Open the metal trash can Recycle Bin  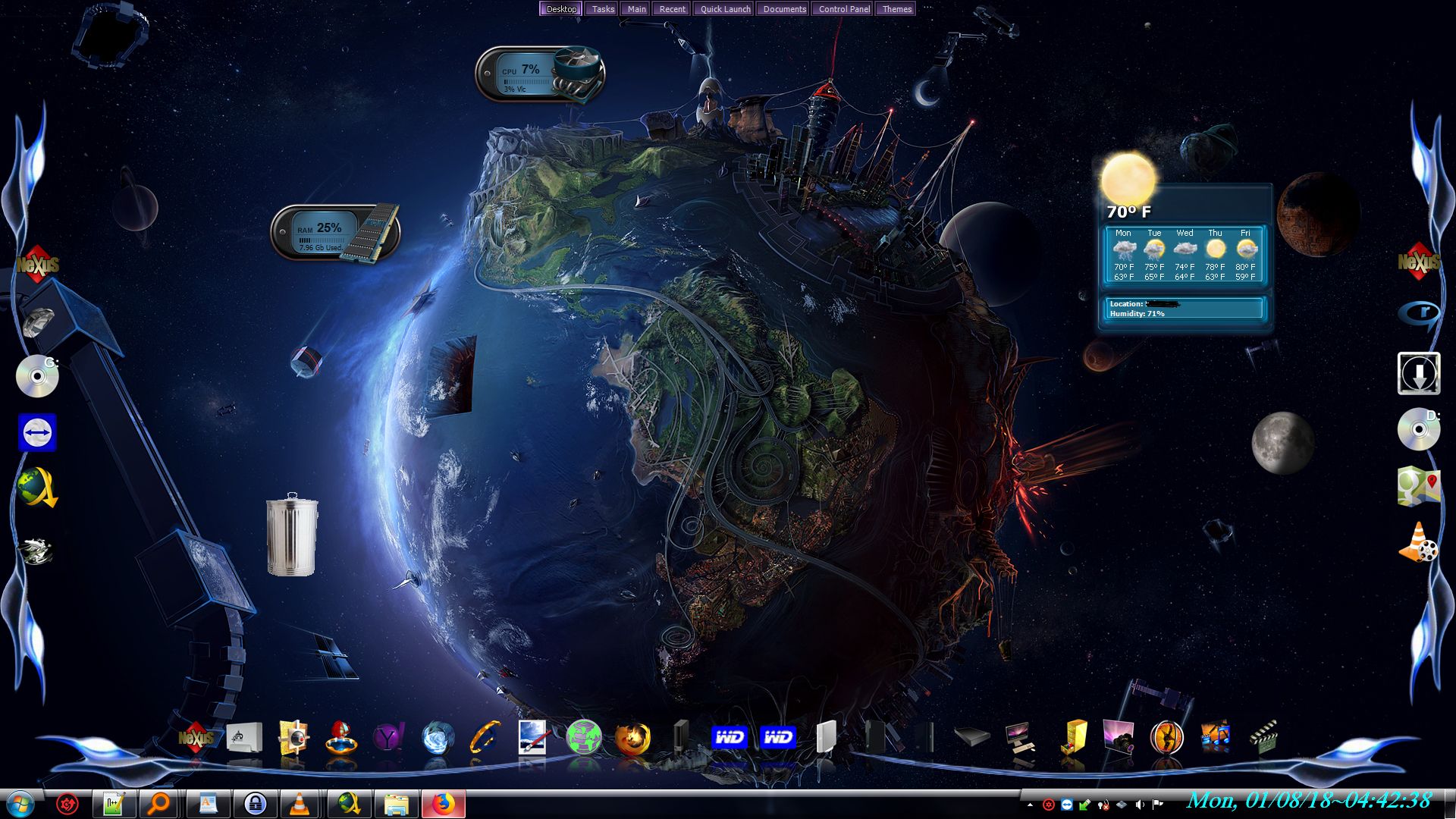[x=292, y=535]
